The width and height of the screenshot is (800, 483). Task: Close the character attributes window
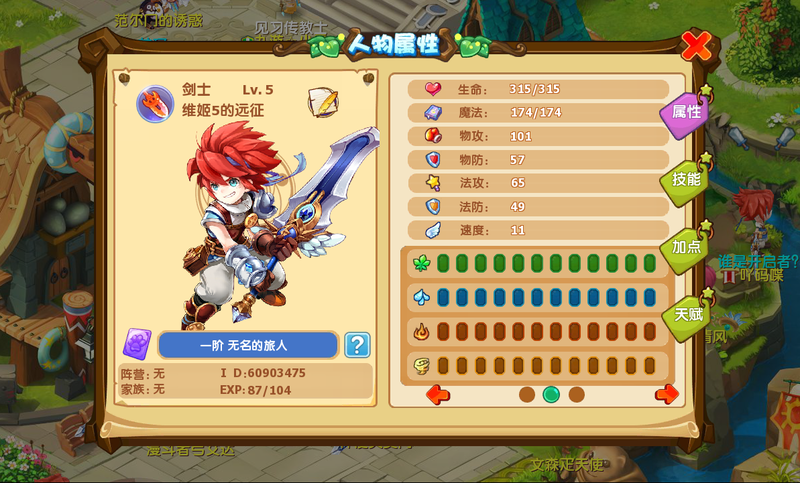pos(696,46)
